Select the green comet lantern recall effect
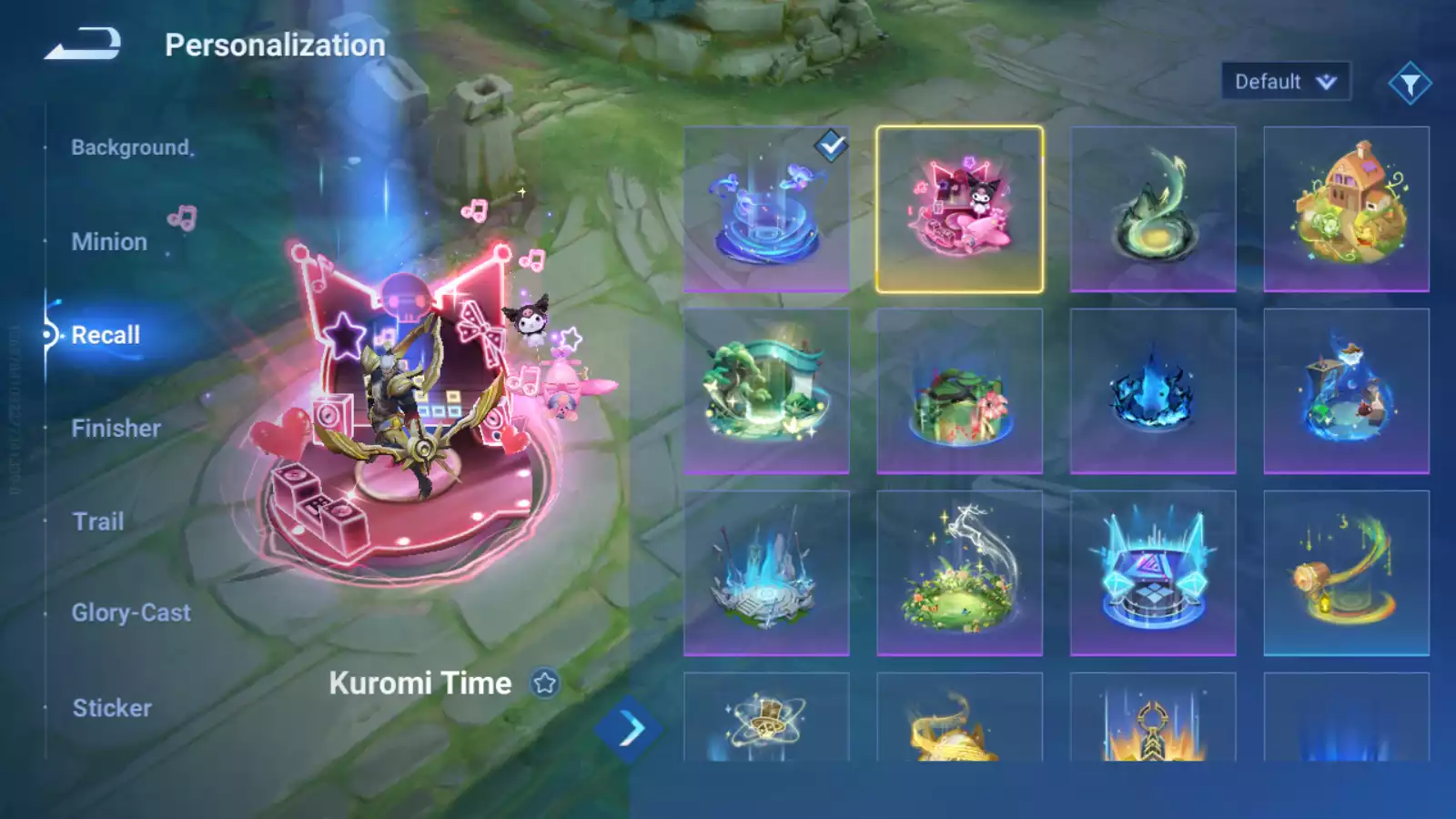 (x=1347, y=573)
